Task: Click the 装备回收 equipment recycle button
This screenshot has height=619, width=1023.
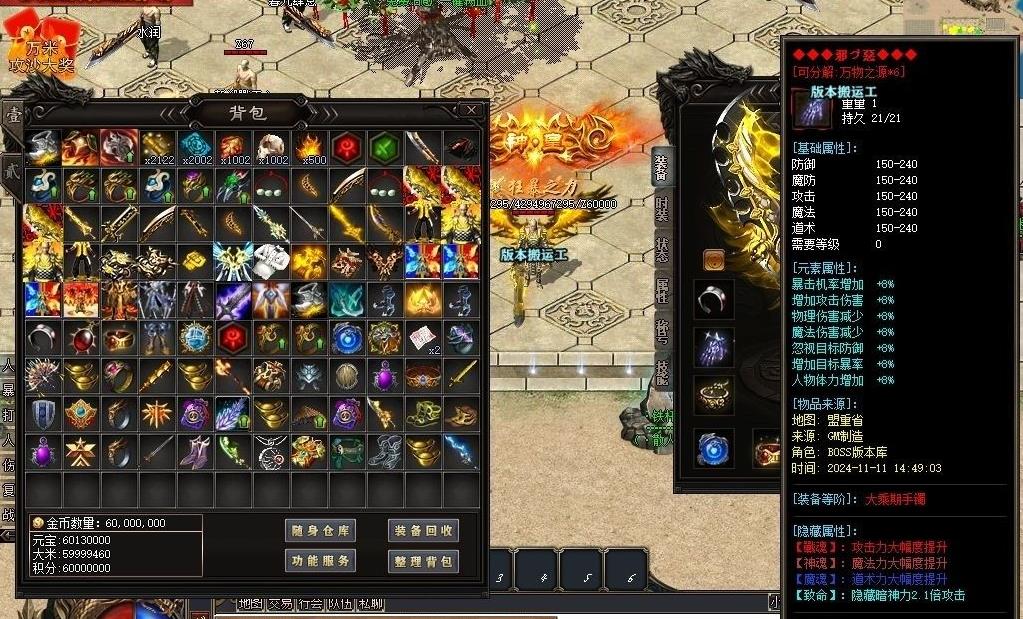Action: click(x=423, y=530)
